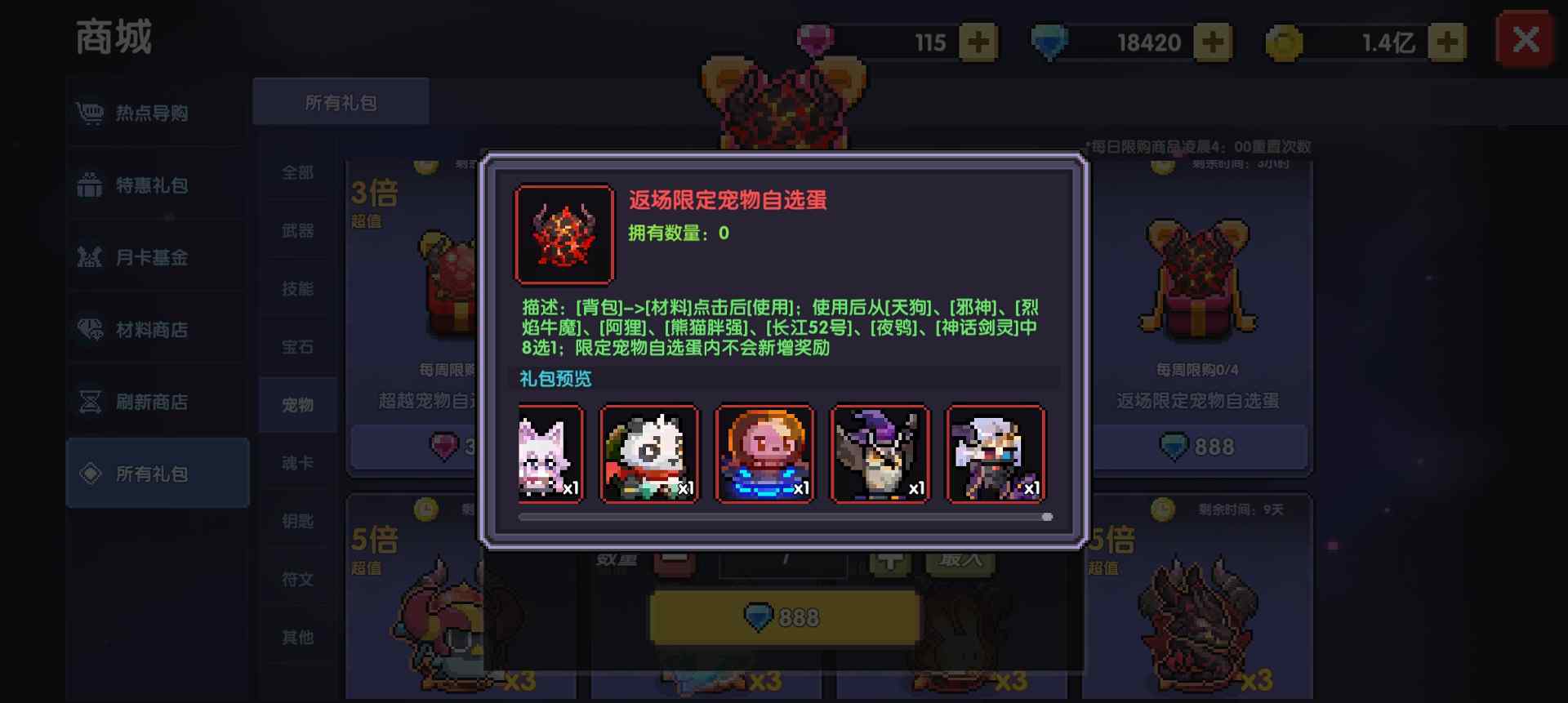This screenshot has width=1568, height=703.
Task: Switch to the 武器 category tab
Action: pos(297,231)
